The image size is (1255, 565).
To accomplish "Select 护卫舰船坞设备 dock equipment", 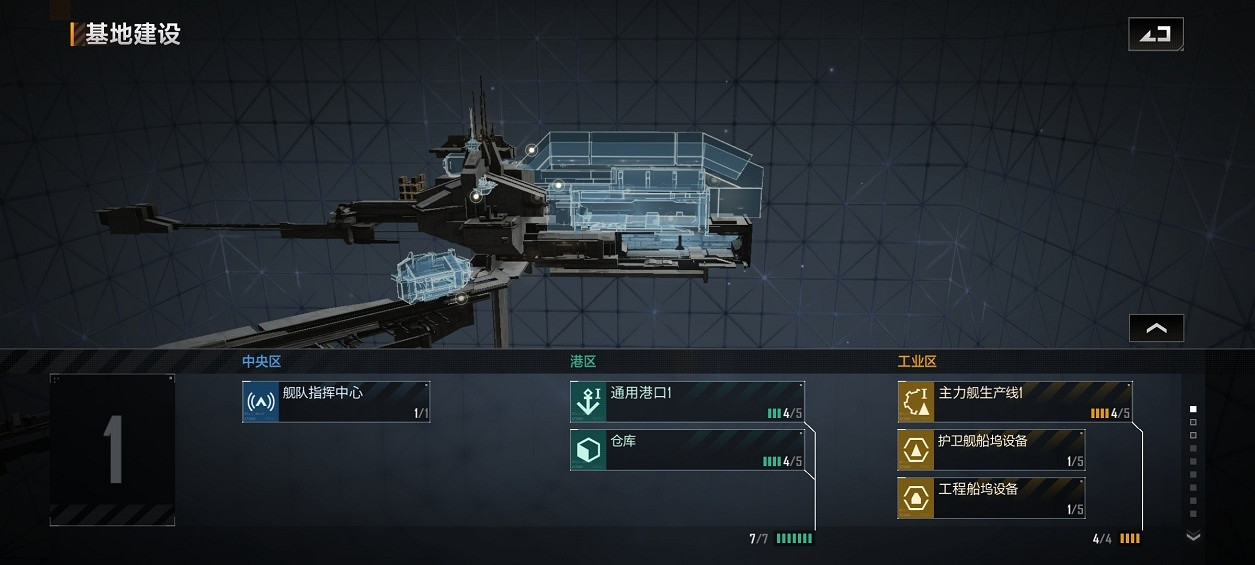I will [x=991, y=450].
